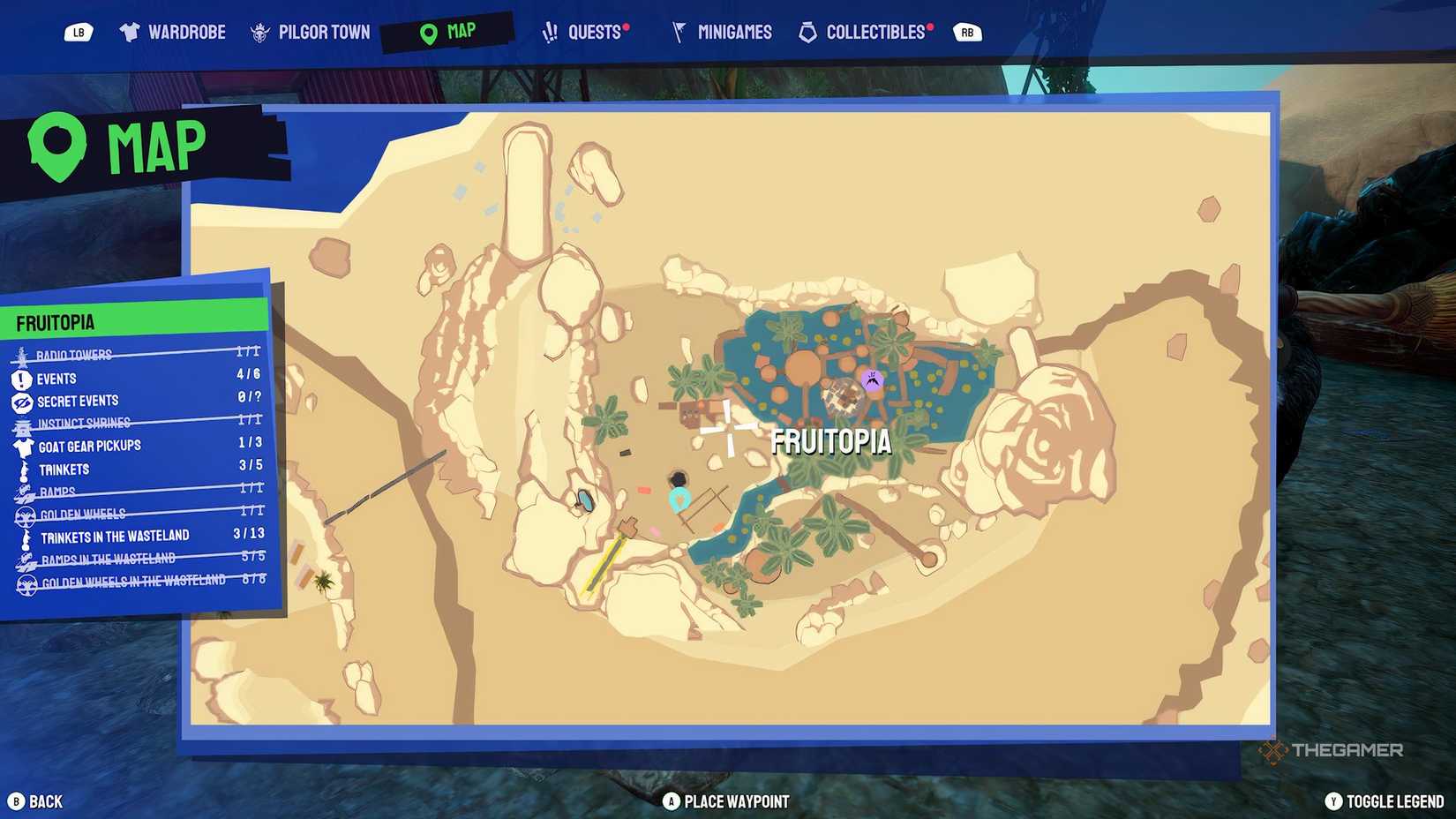This screenshot has width=1456, height=819.
Task: Click the purple event marker in the oasis
Action: click(x=873, y=379)
